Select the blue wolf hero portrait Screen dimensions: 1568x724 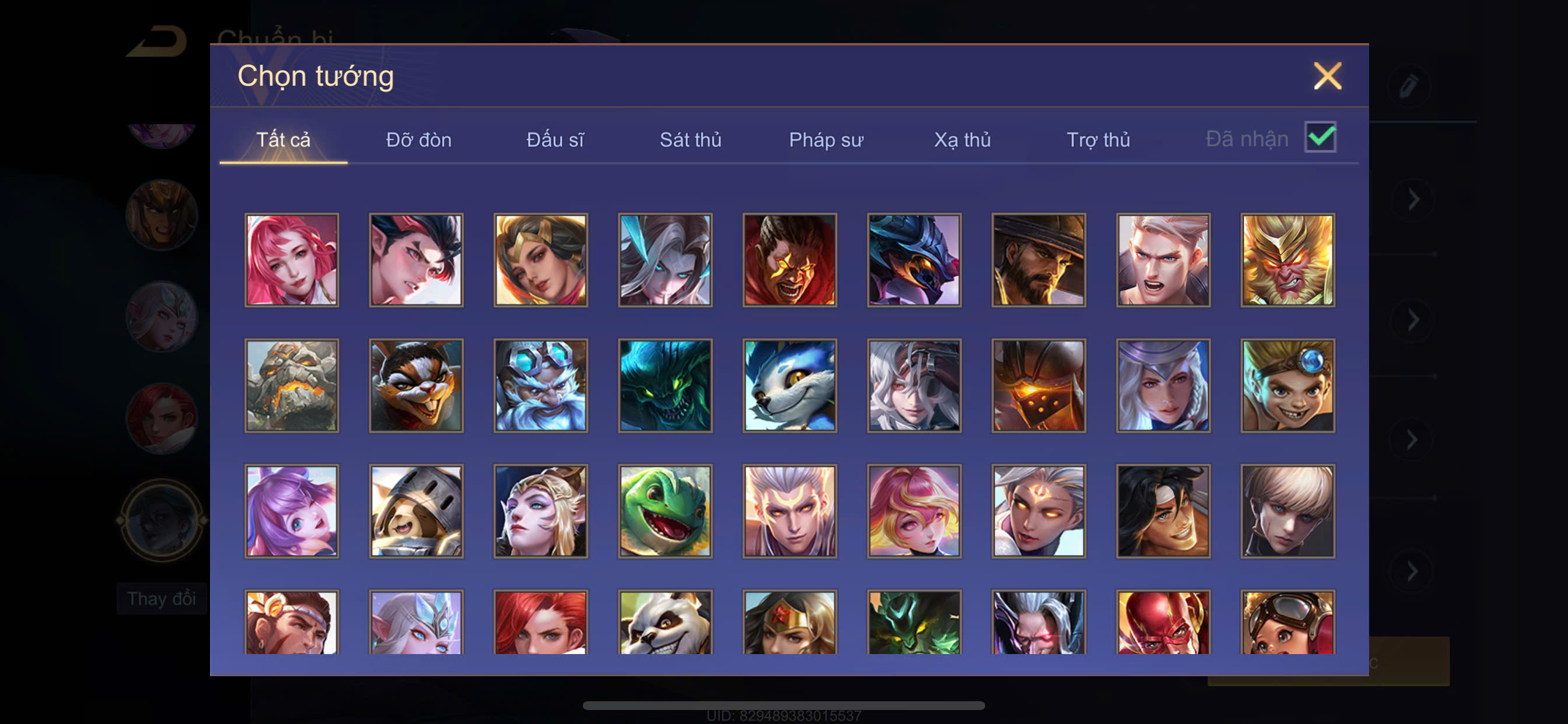[789, 386]
